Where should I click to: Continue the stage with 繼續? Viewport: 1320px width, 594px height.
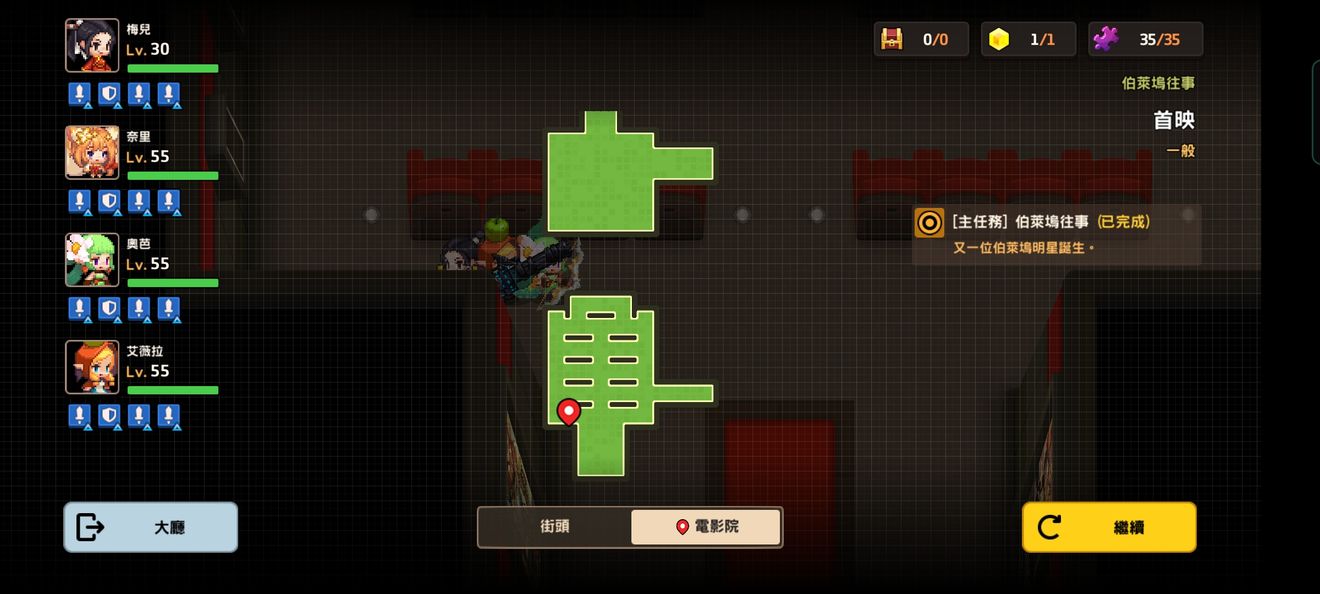tap(1109, 527)
